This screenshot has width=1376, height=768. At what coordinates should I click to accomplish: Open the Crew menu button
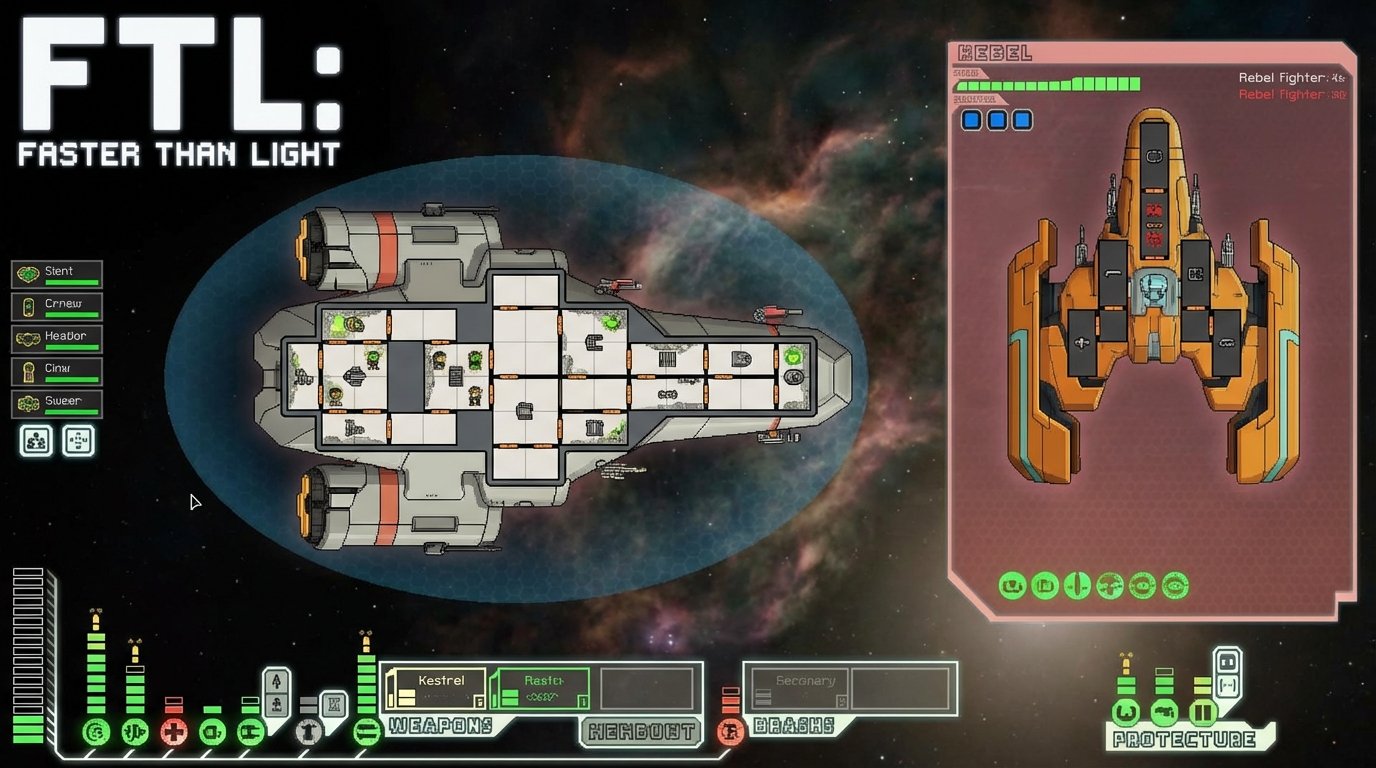point(56,306)
